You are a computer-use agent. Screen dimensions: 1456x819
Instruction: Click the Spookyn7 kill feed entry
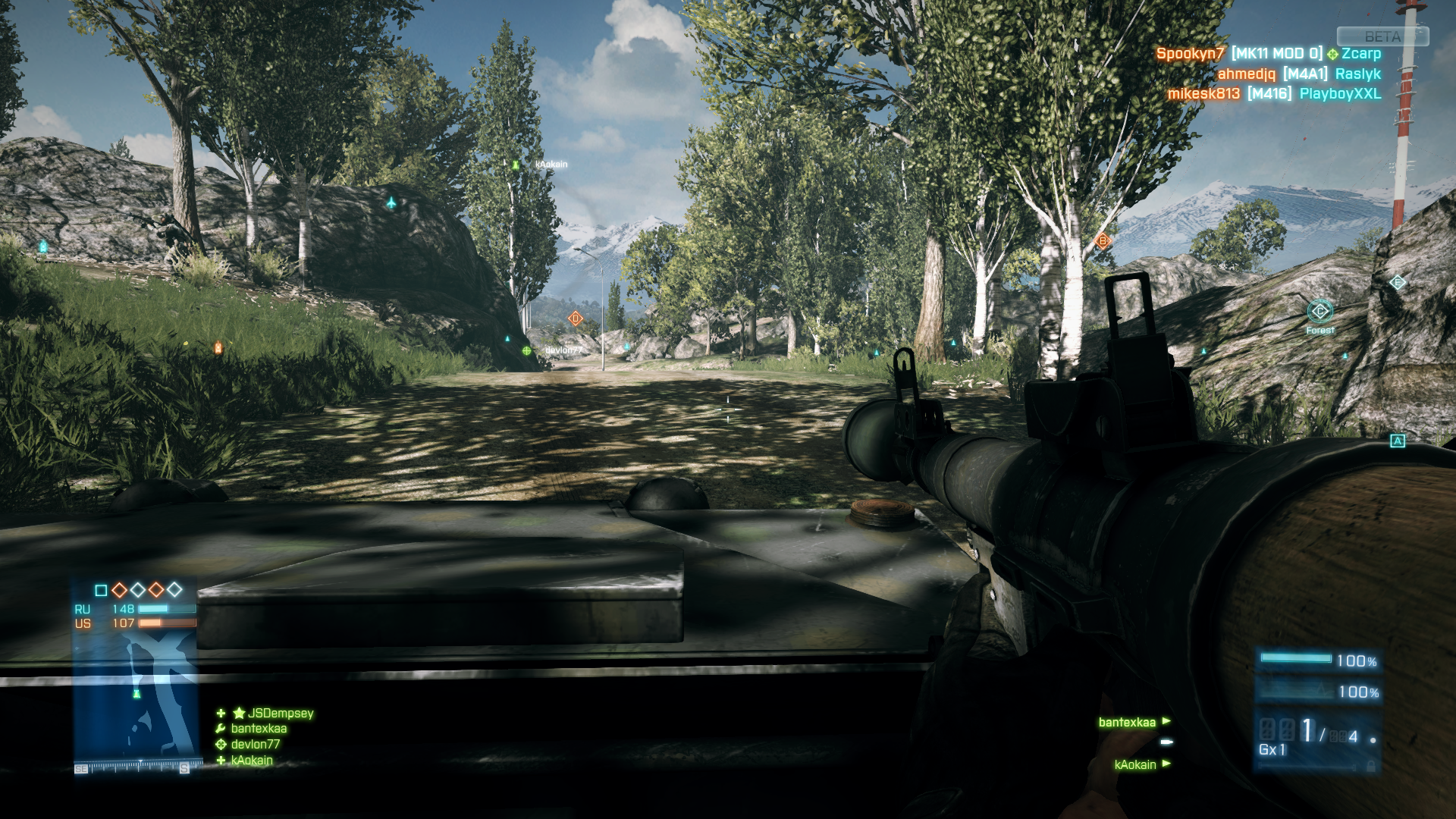[1268, 54]
